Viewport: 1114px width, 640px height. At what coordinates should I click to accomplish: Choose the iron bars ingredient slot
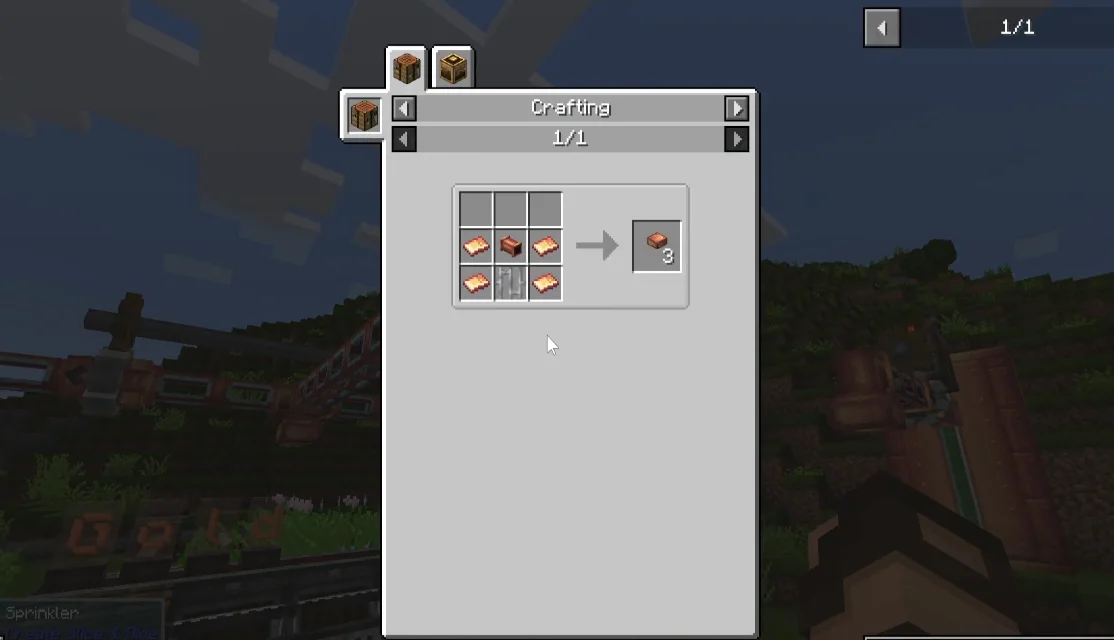point(511,283)
